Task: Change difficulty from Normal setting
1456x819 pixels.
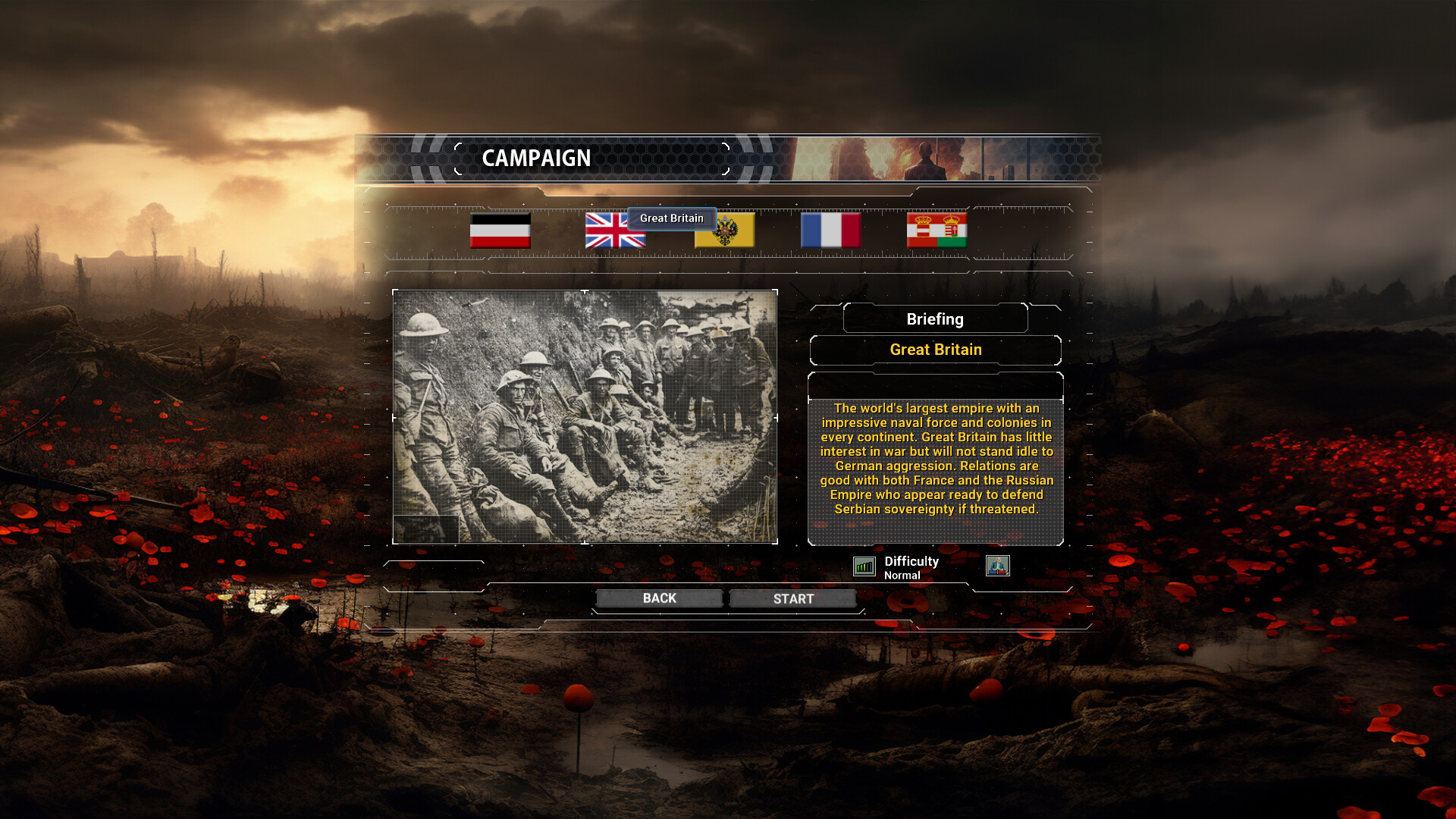Action: [x=864, y=566]
